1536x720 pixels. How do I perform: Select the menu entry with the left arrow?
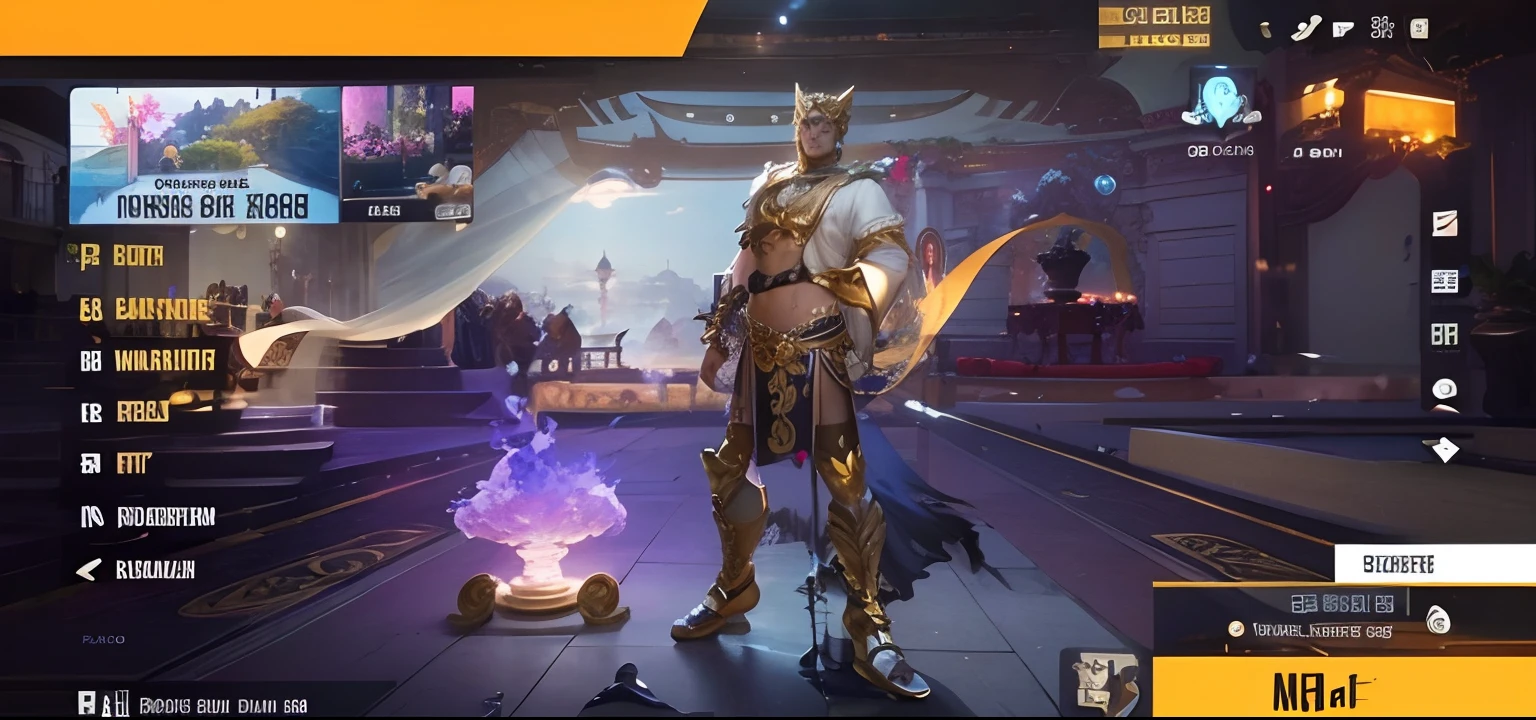point(137,570)
